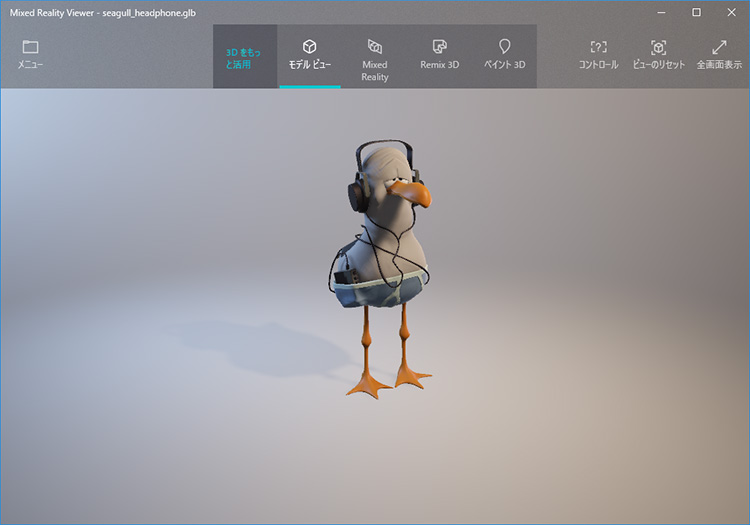
Task: Show the コントロール help
Action: click(598, 55)
